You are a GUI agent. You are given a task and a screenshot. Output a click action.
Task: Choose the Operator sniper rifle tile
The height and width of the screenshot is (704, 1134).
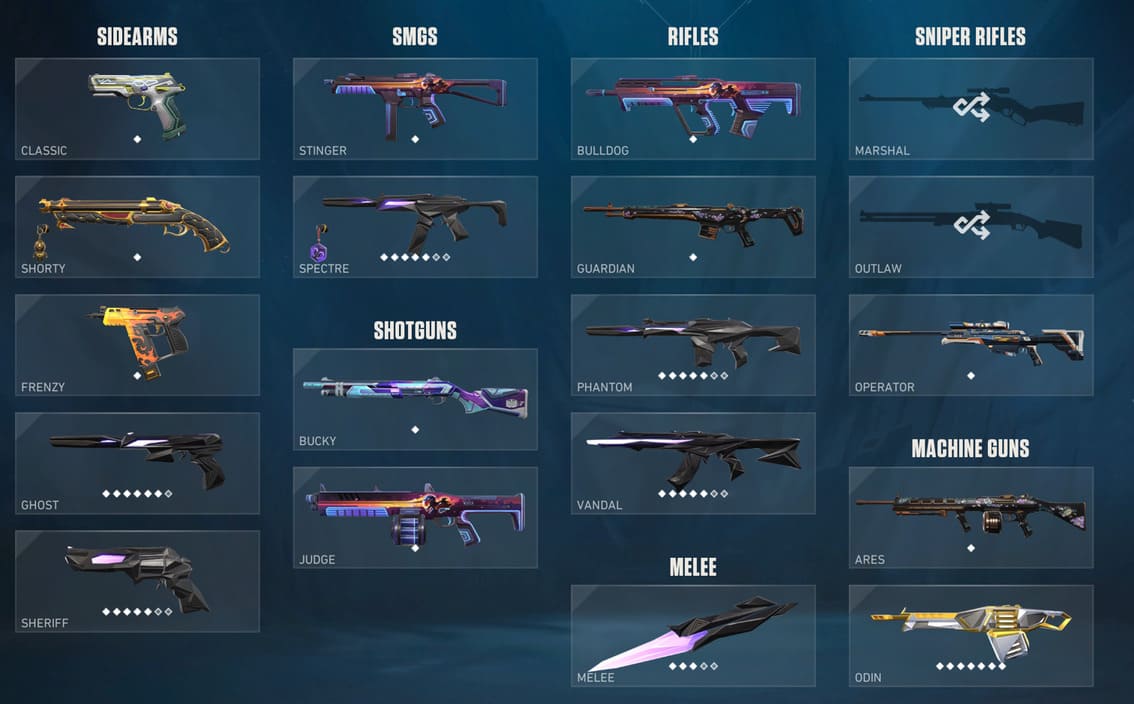[971, 344]
